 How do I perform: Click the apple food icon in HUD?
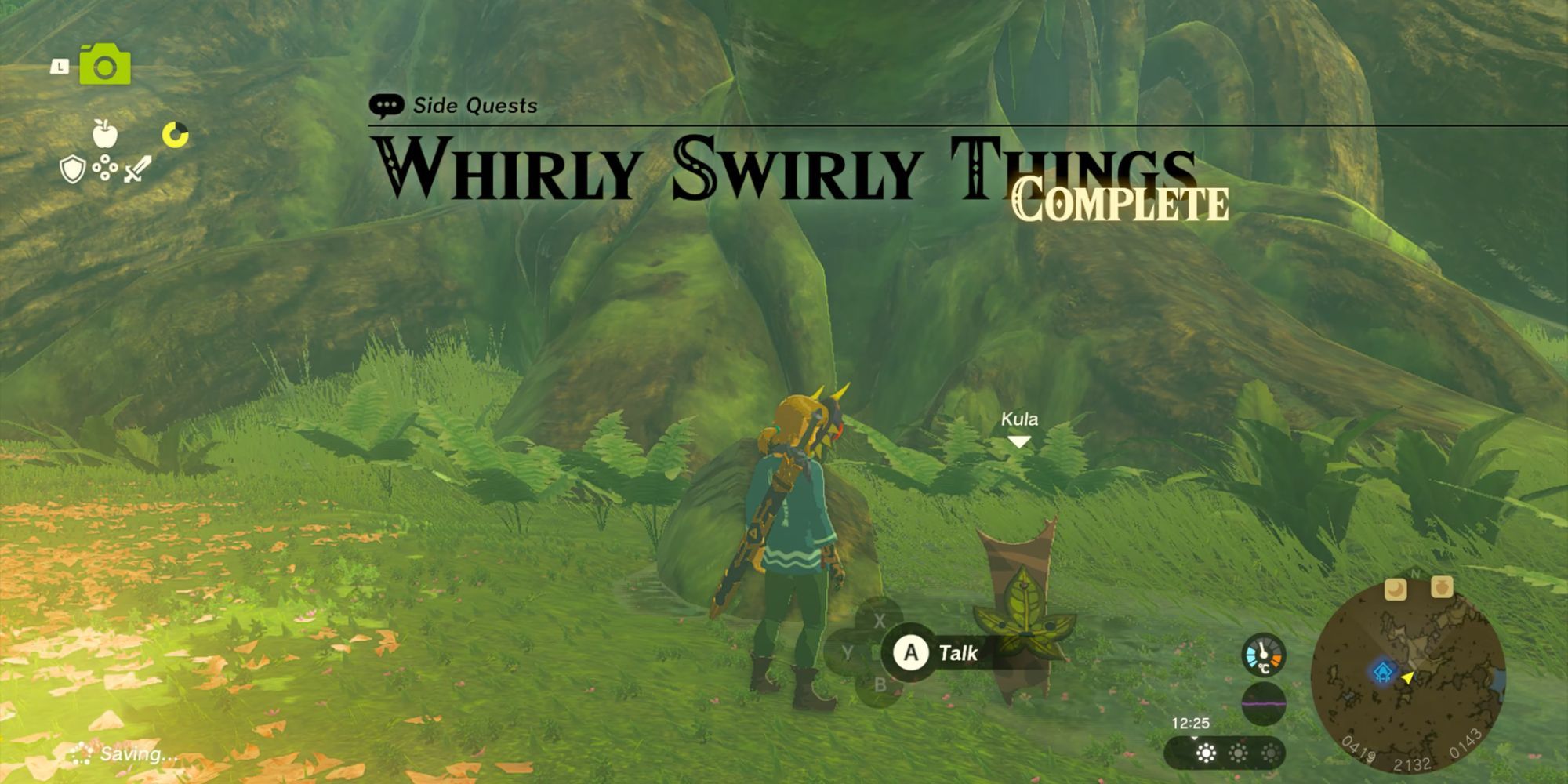(x=105, y=133)
